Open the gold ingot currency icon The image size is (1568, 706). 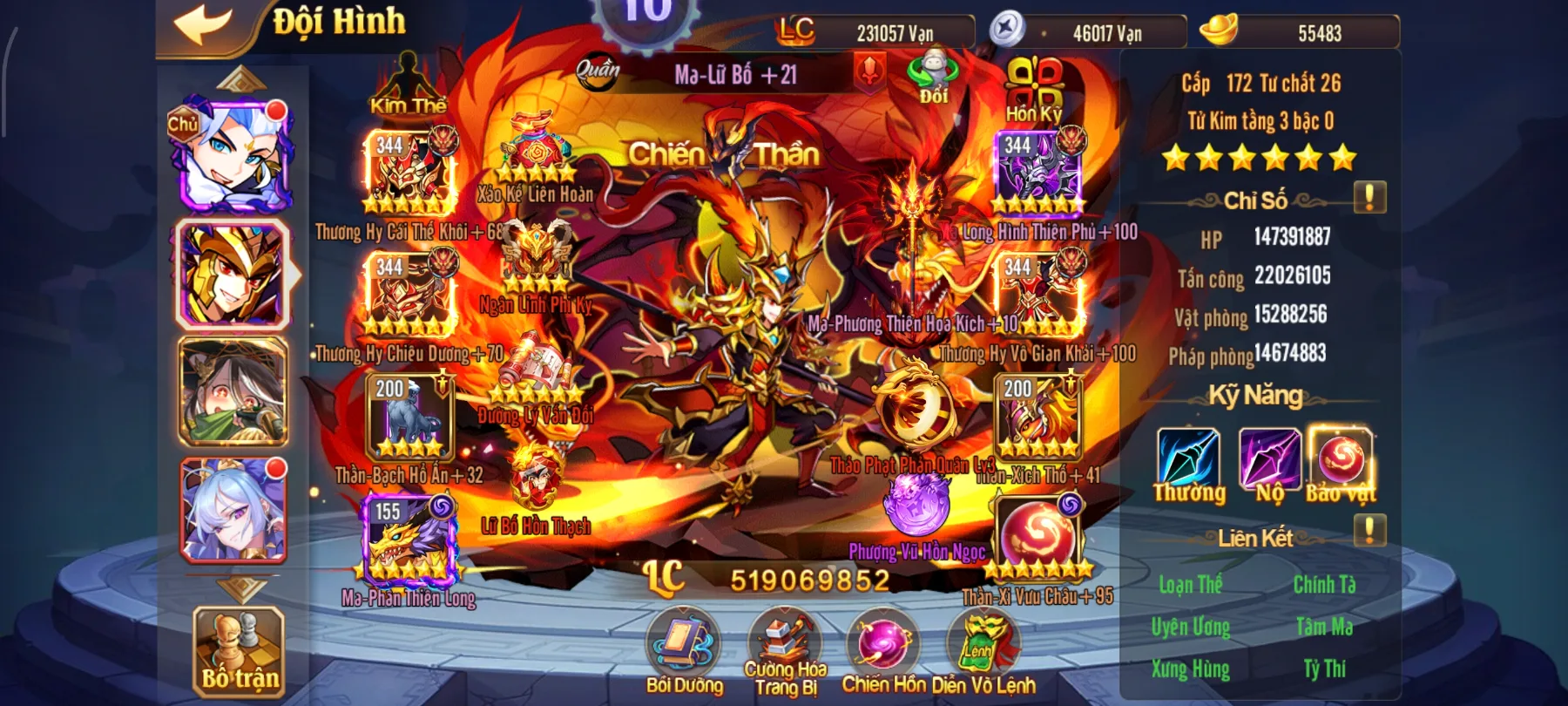1220,31
